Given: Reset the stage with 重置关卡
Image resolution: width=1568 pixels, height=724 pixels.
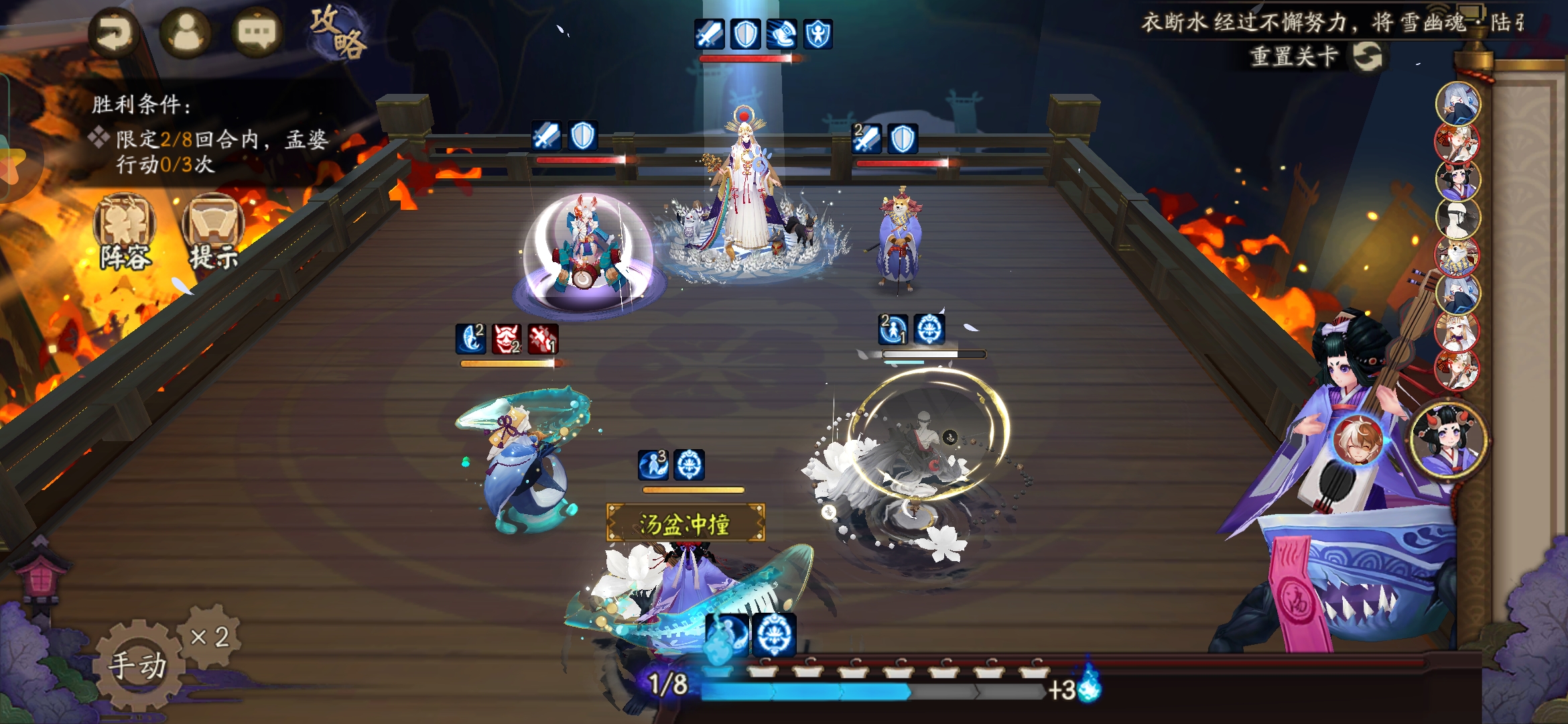Looking at the screenshot, I should tap(1317, 56).
